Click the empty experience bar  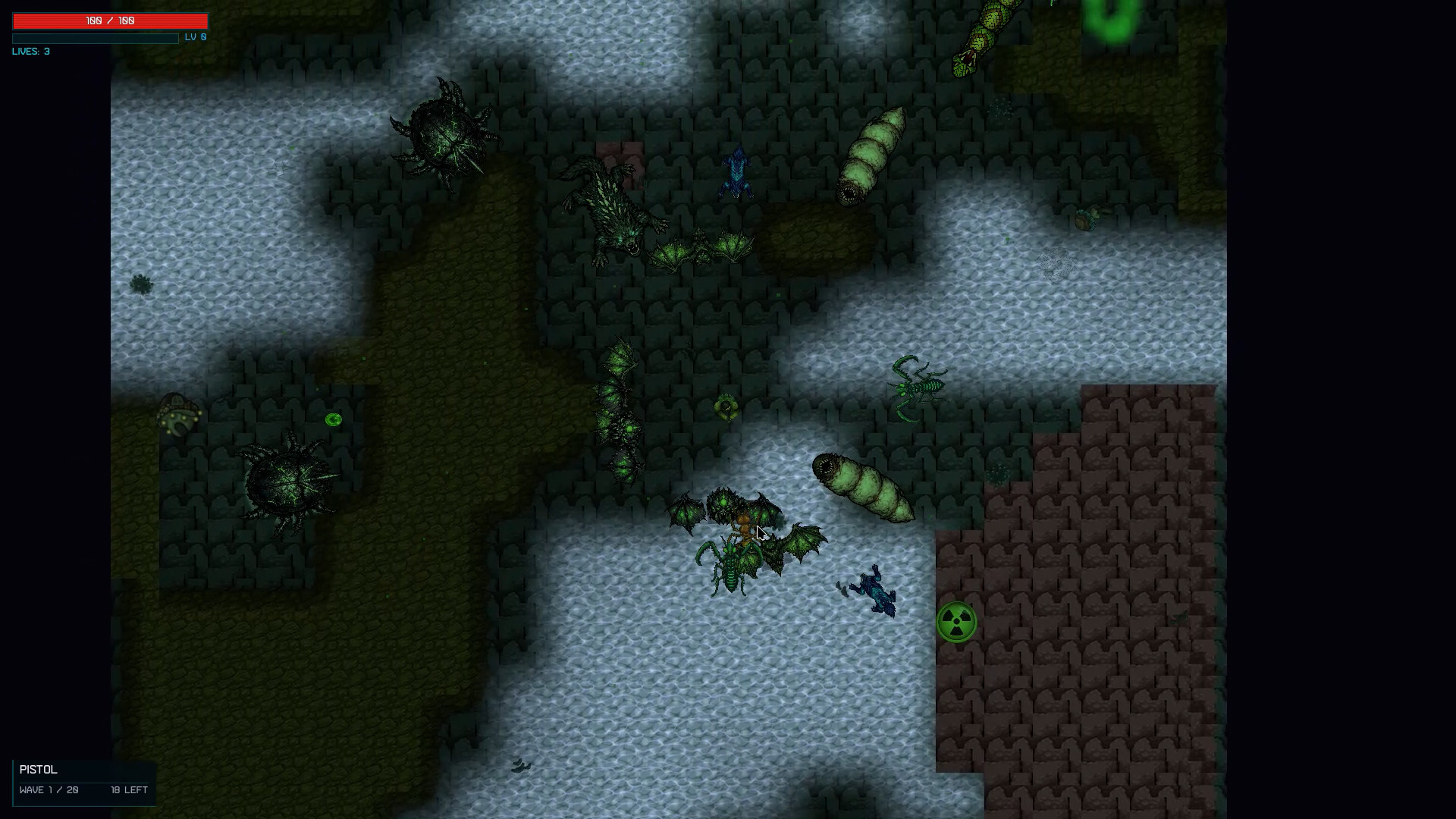[95, 38]
